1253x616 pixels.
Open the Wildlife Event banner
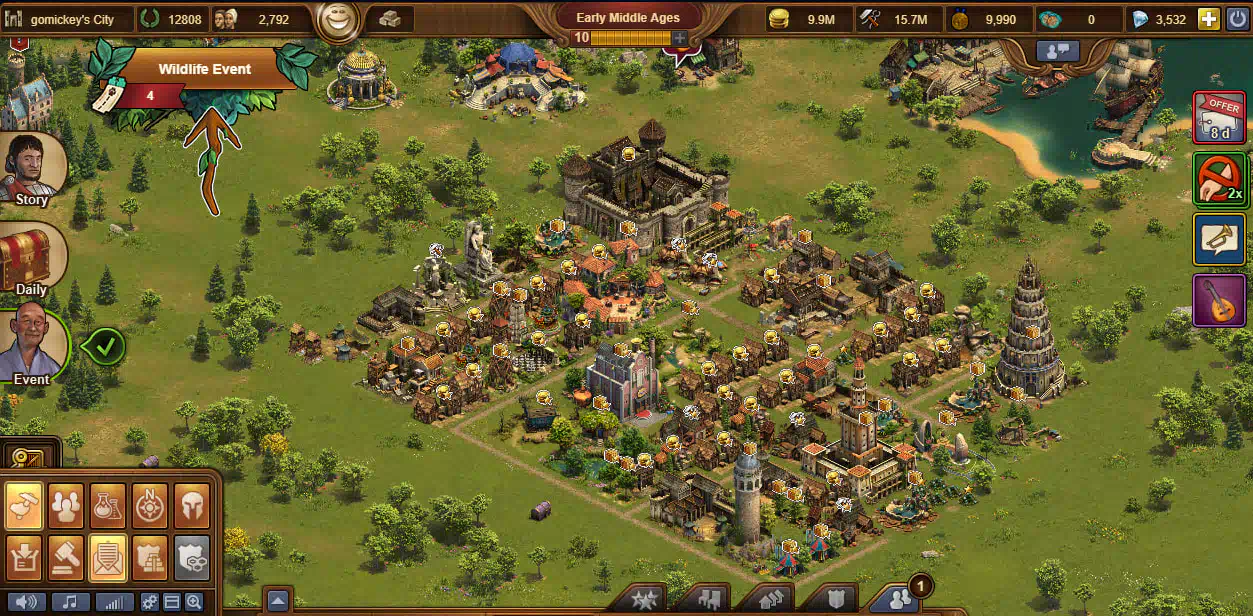pos(204,70)
